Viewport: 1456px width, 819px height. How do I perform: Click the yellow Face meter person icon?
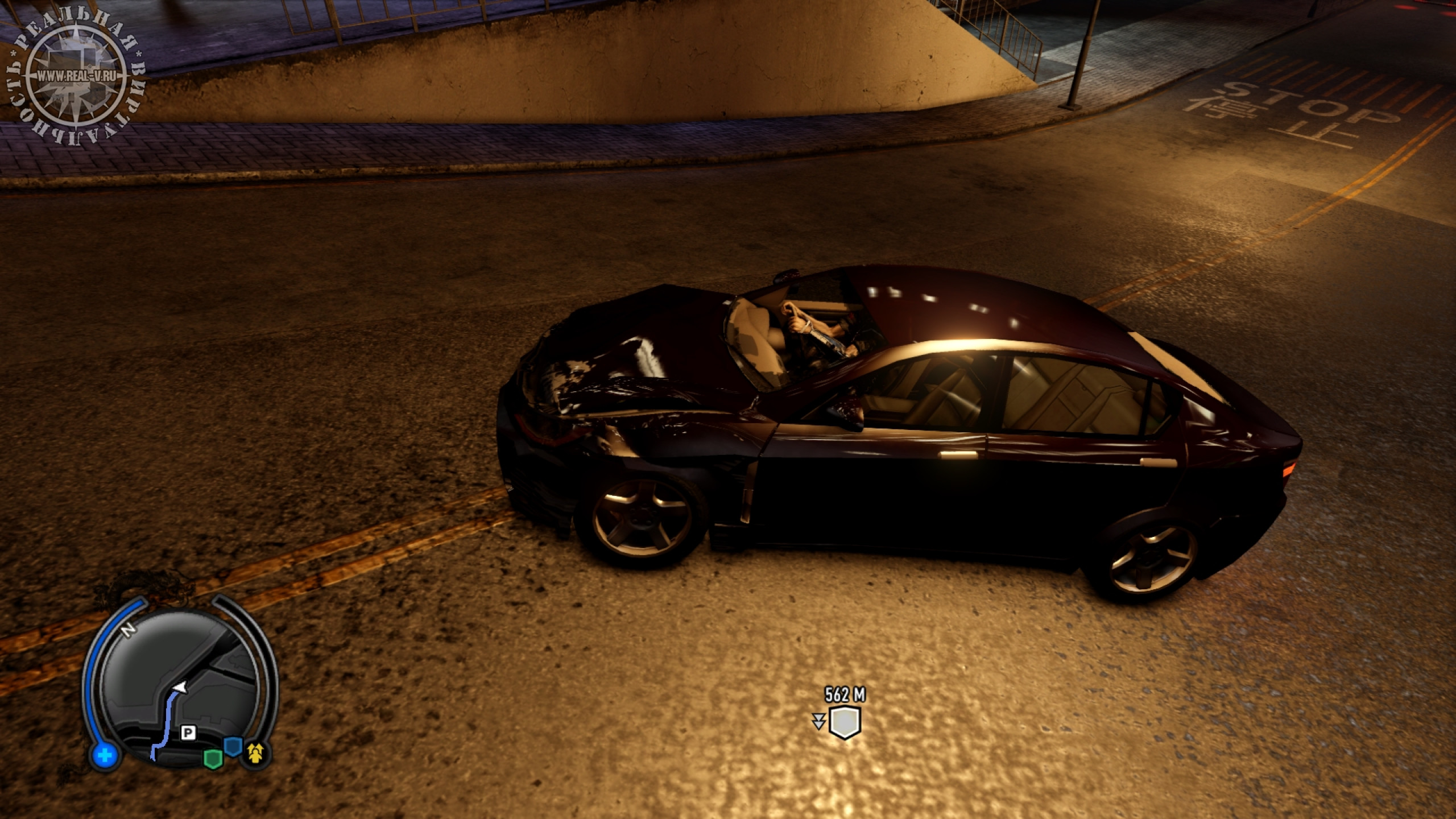click(255, 754)
